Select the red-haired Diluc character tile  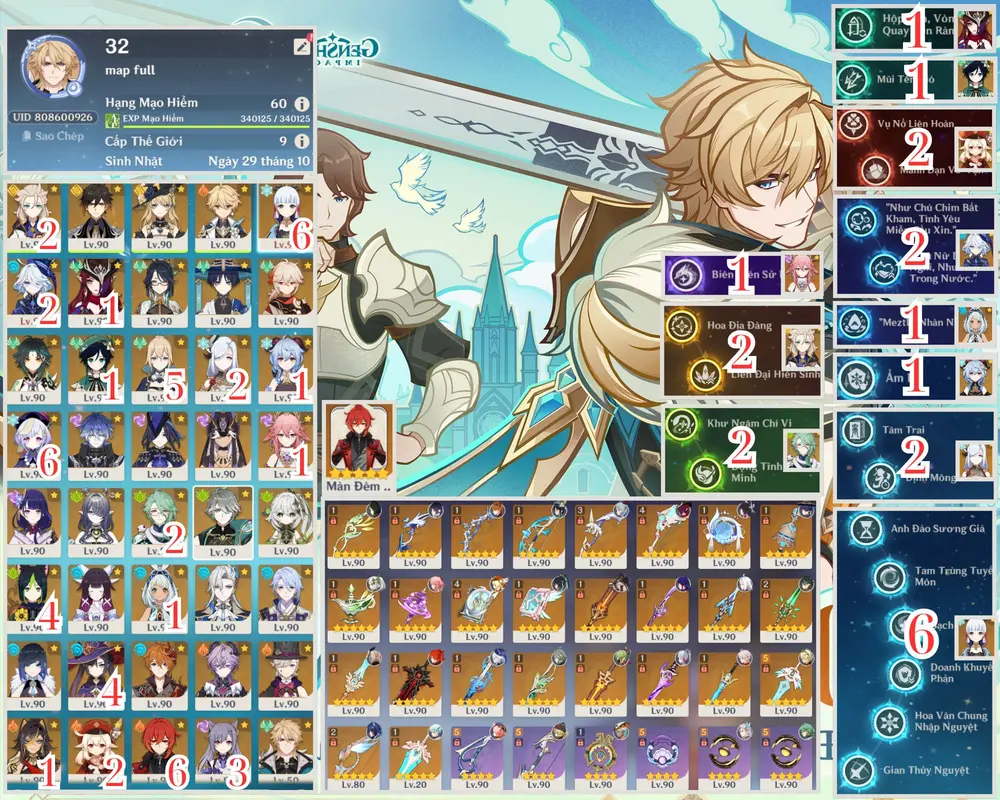158,757
